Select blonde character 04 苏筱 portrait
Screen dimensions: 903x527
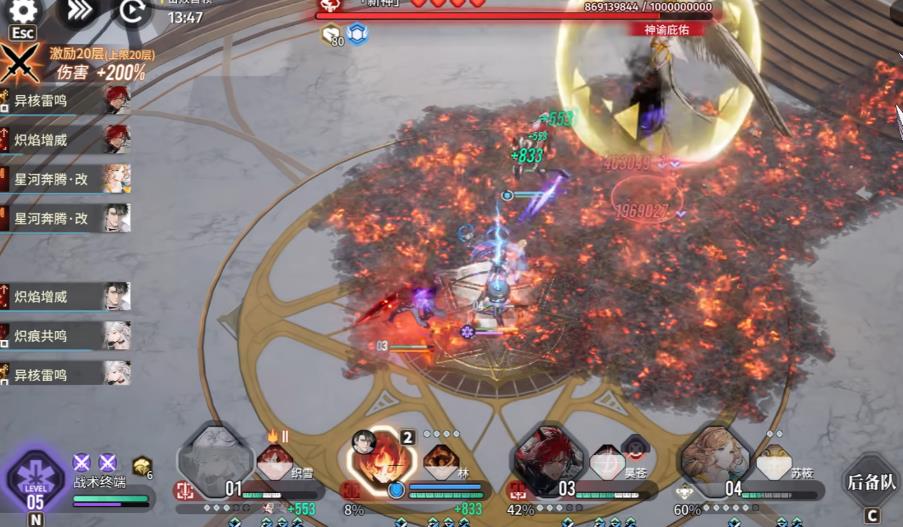click(716, 462)
